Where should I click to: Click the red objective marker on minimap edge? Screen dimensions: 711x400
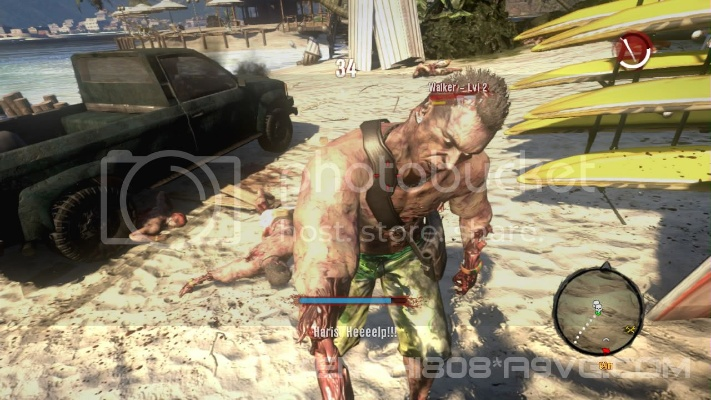click(x=605, y=351)
